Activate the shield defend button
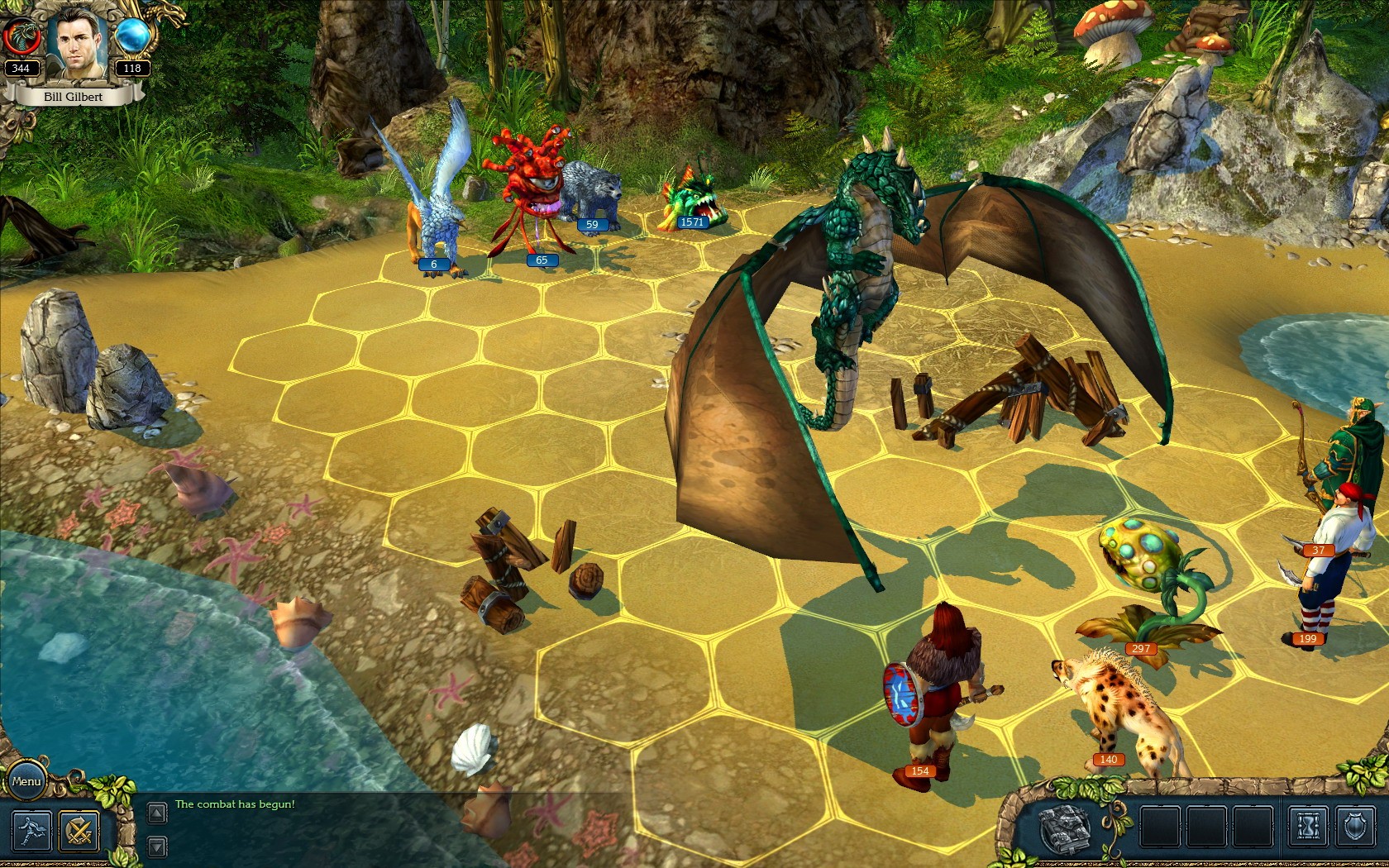 1354,827
